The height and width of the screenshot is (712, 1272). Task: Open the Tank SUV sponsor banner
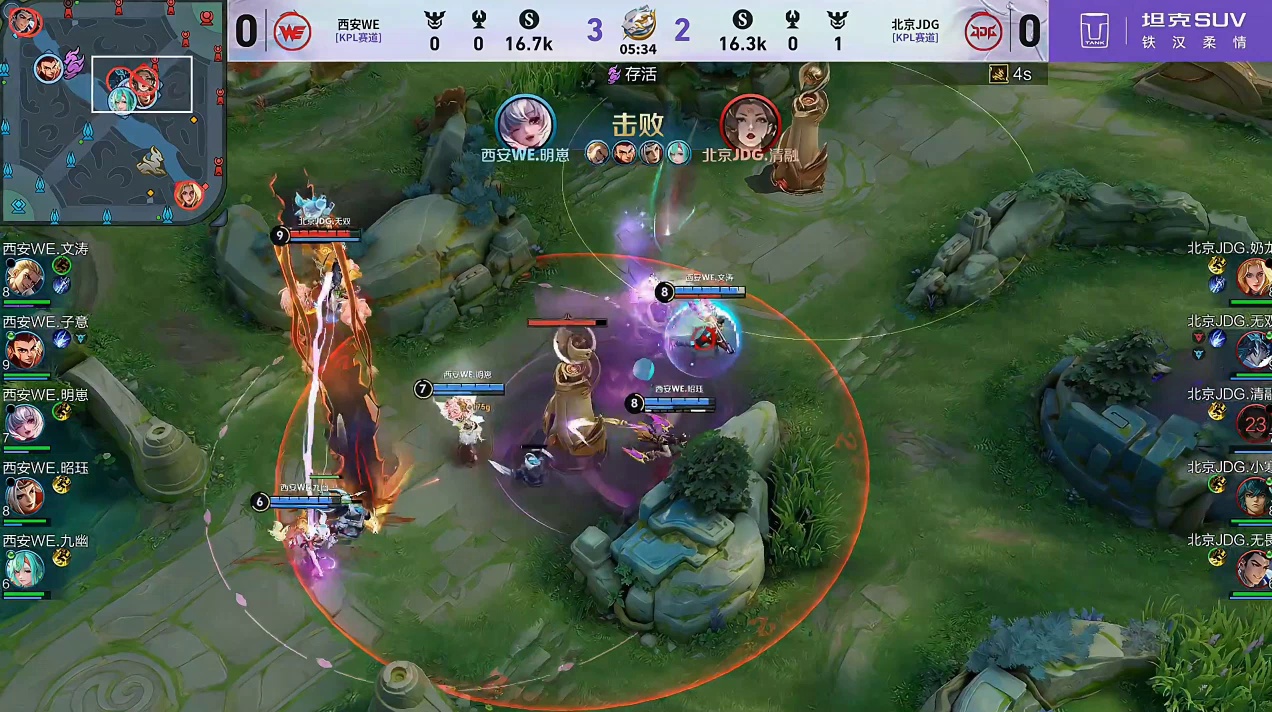click(x=1160, y=31)
